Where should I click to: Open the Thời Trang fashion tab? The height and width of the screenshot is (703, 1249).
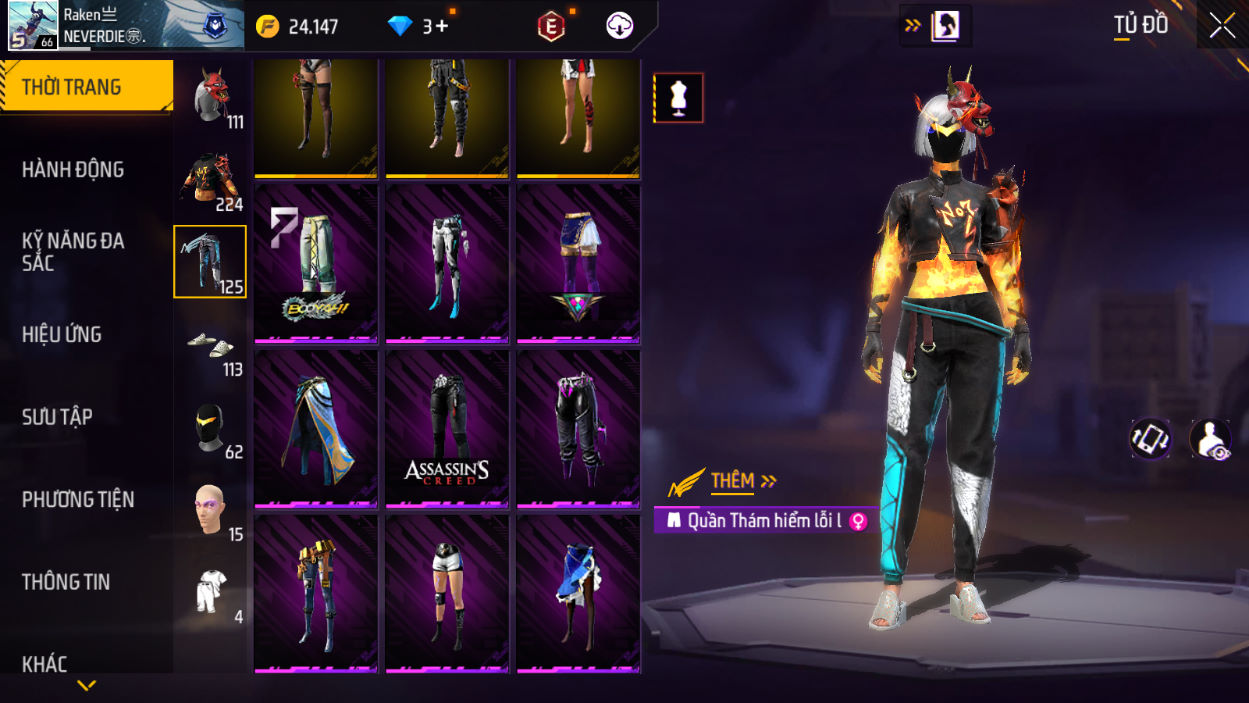tap(86, 87)
